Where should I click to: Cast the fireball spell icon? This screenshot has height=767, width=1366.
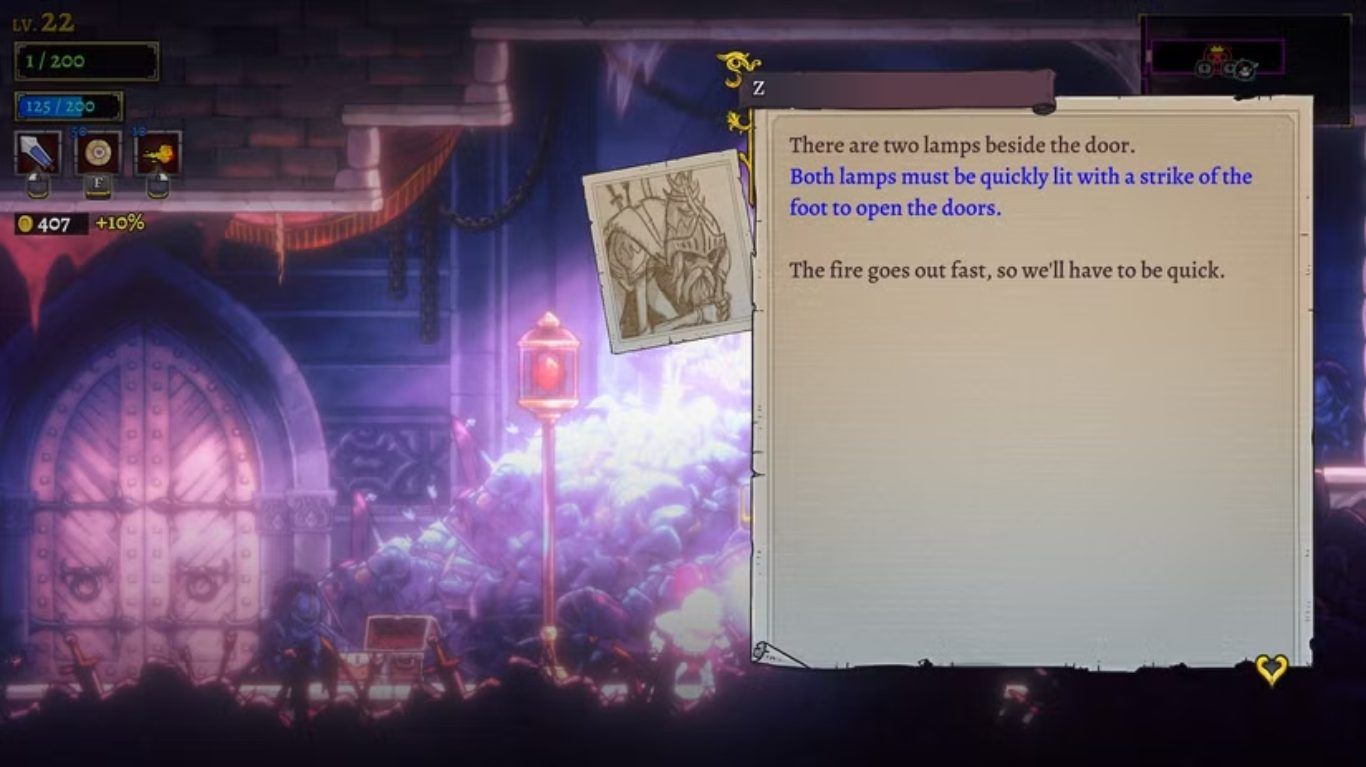point(158,153)
